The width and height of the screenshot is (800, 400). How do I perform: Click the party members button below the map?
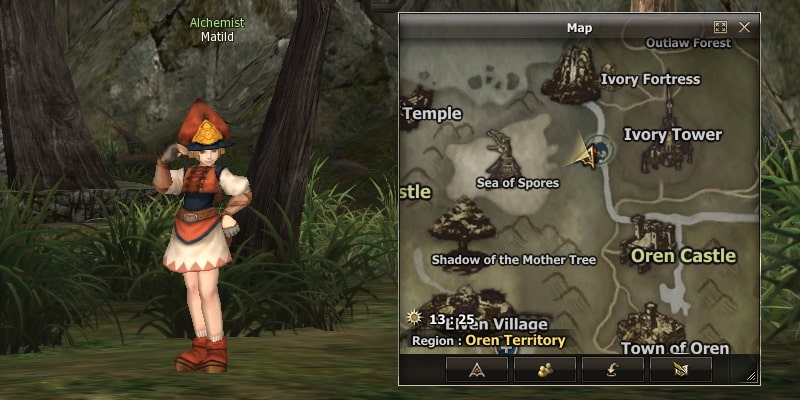(x=545, y=369)
